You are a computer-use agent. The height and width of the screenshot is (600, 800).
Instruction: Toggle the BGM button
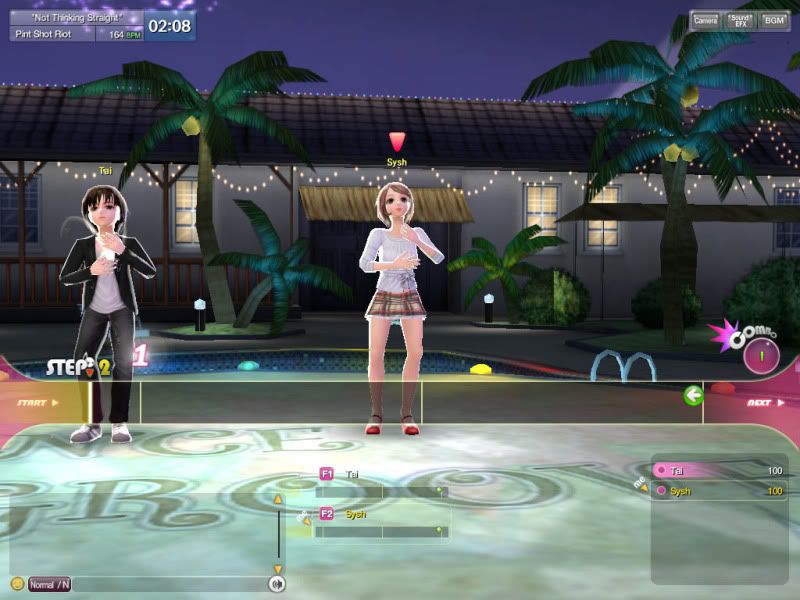click(774, 19)
